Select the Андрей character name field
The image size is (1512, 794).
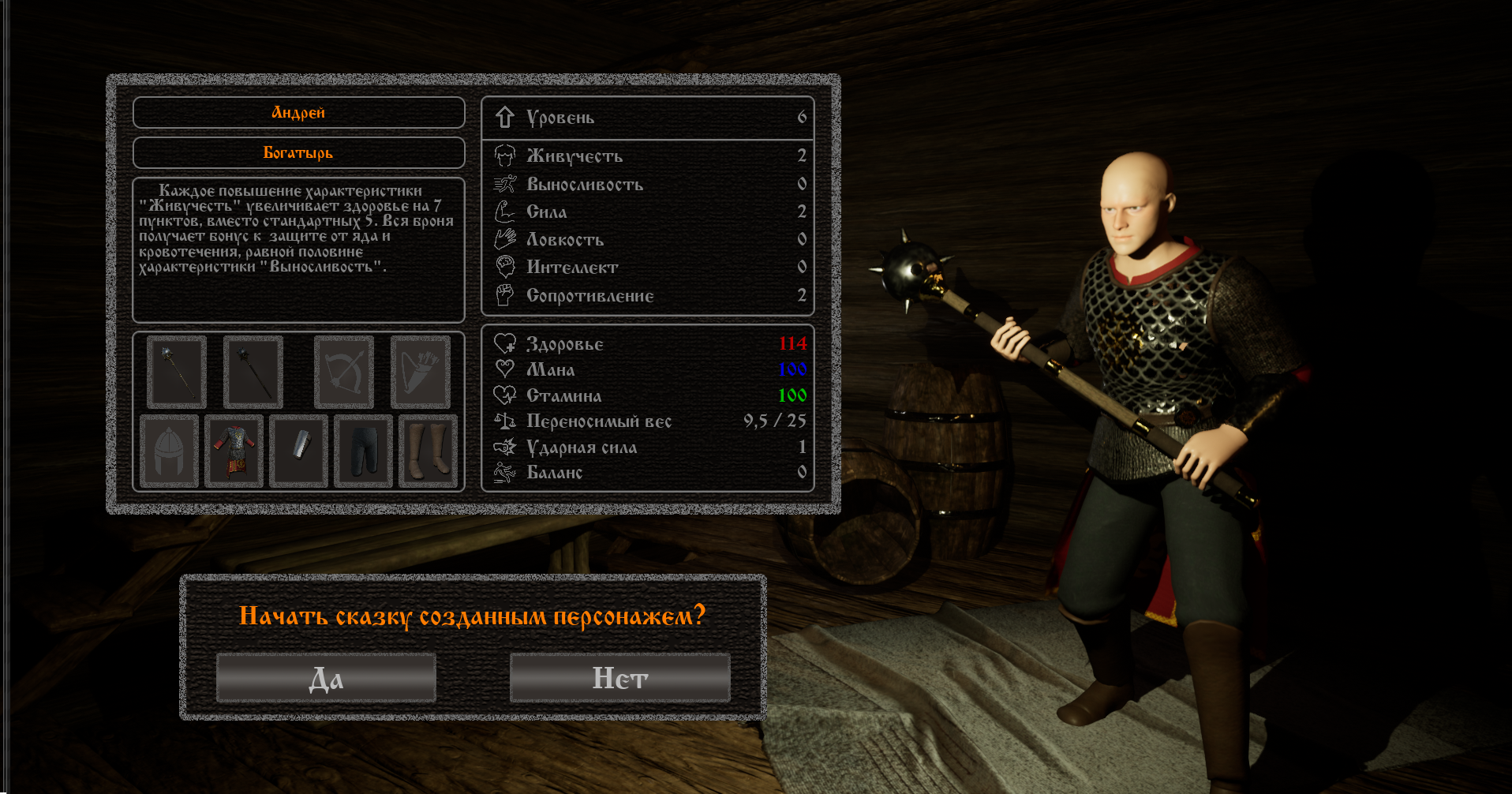298,113
